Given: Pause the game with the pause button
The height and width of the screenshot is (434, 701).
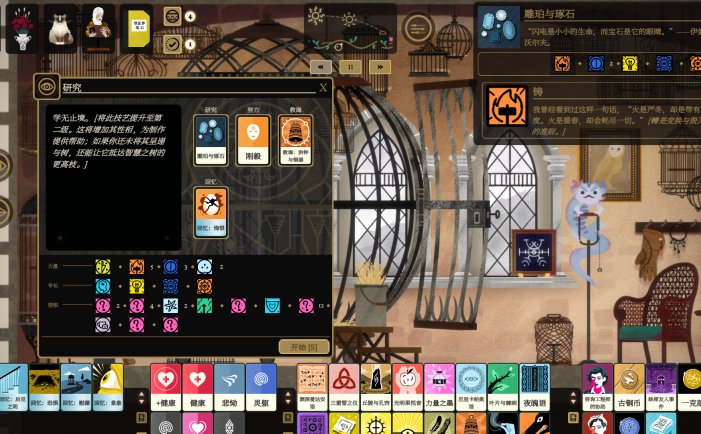Looking at the screenshot, I should (x=350, y=66).
